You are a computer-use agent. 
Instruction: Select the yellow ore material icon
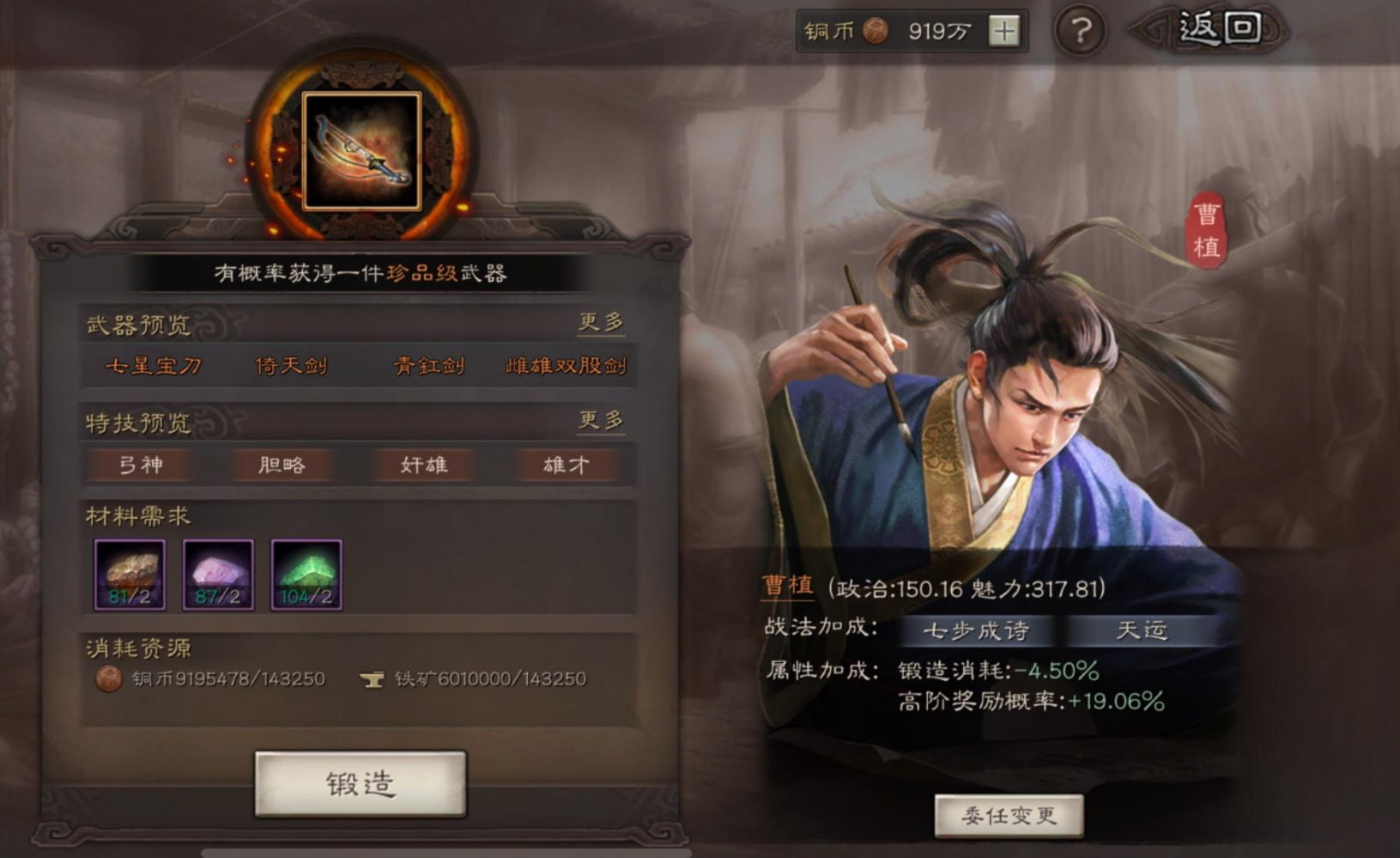click(x=130, y=572)
